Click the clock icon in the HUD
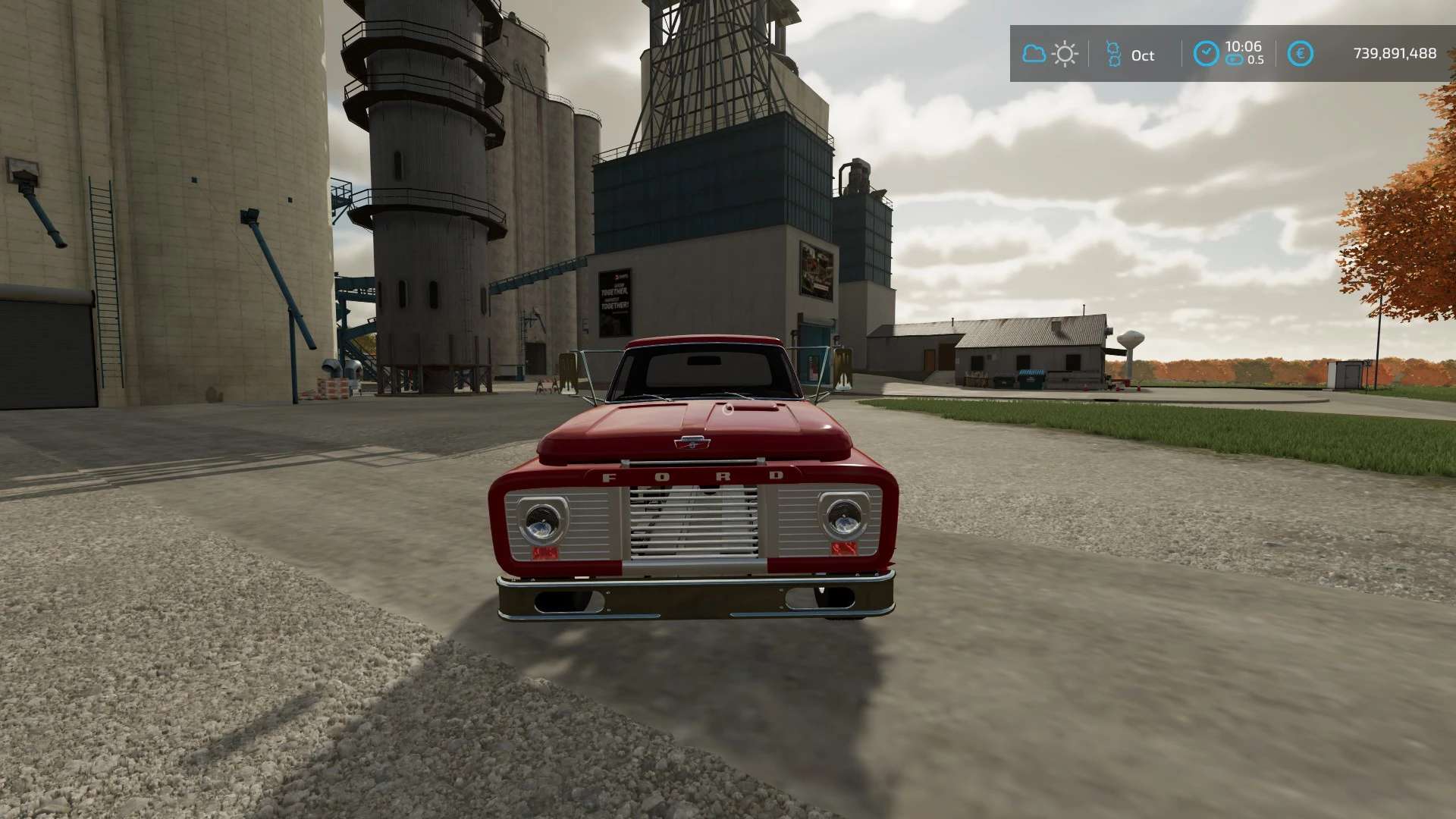Viewport: 1456px width, 819px height. click(1206, 53)
